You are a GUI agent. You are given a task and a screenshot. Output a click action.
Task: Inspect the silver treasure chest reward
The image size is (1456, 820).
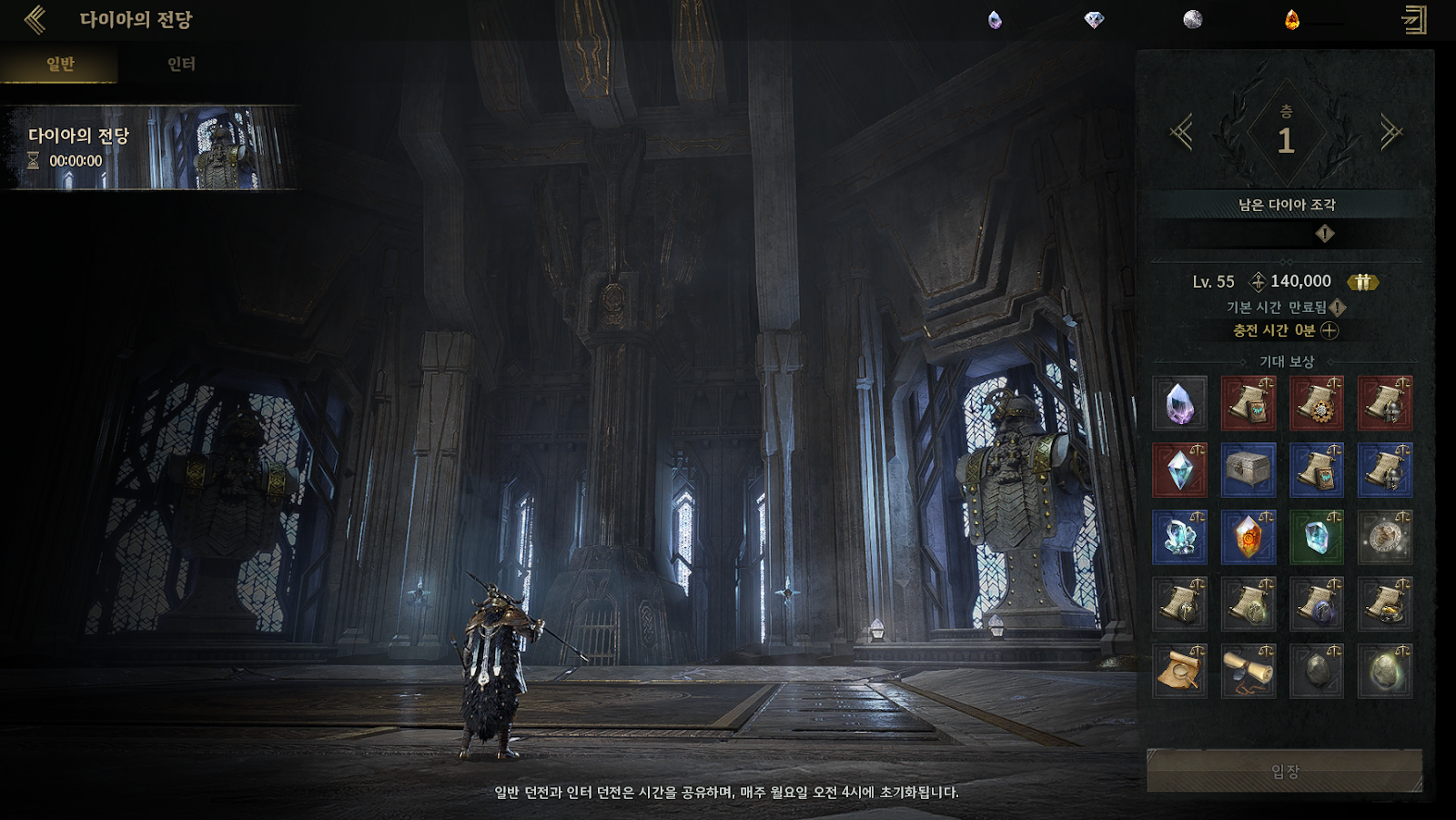tap(1248, 470)
